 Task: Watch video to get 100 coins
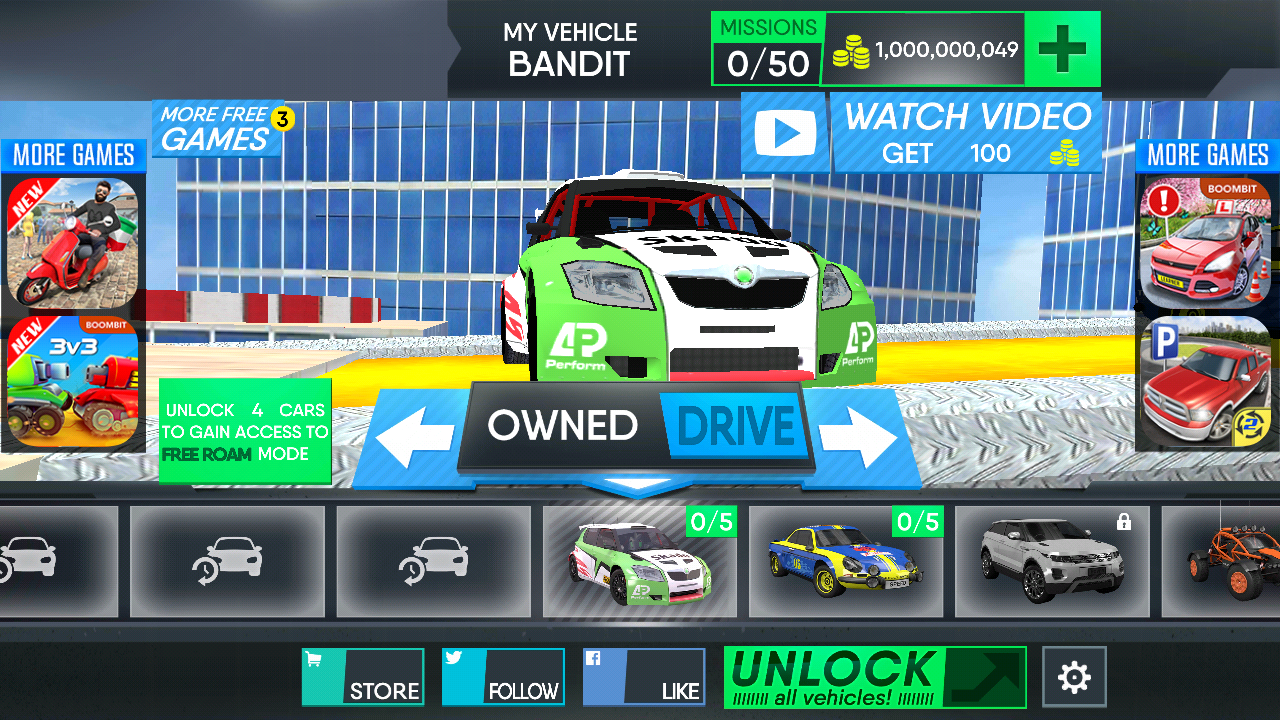[920, 133]
